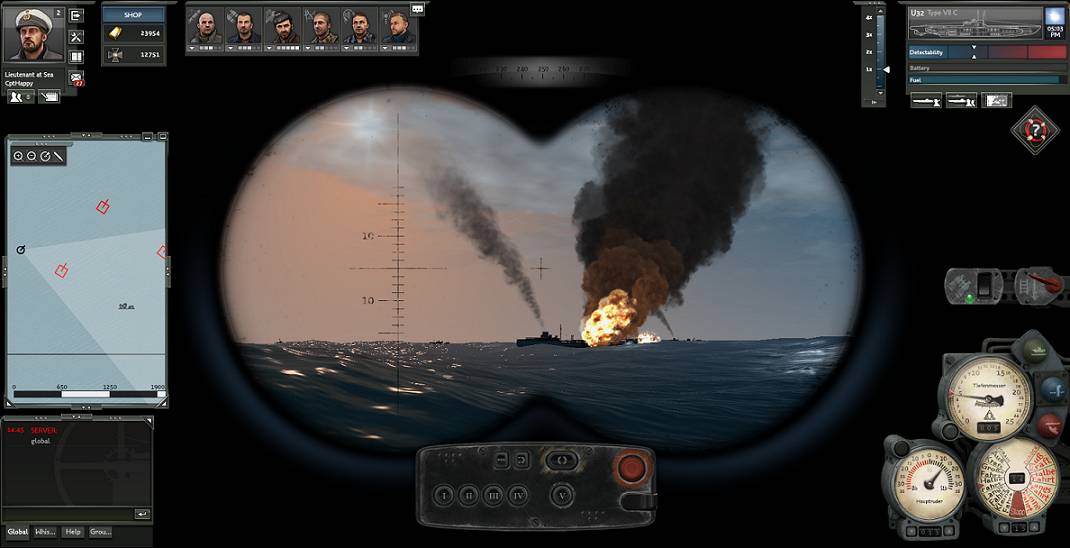Open the Help chat tab

(73, 532)
